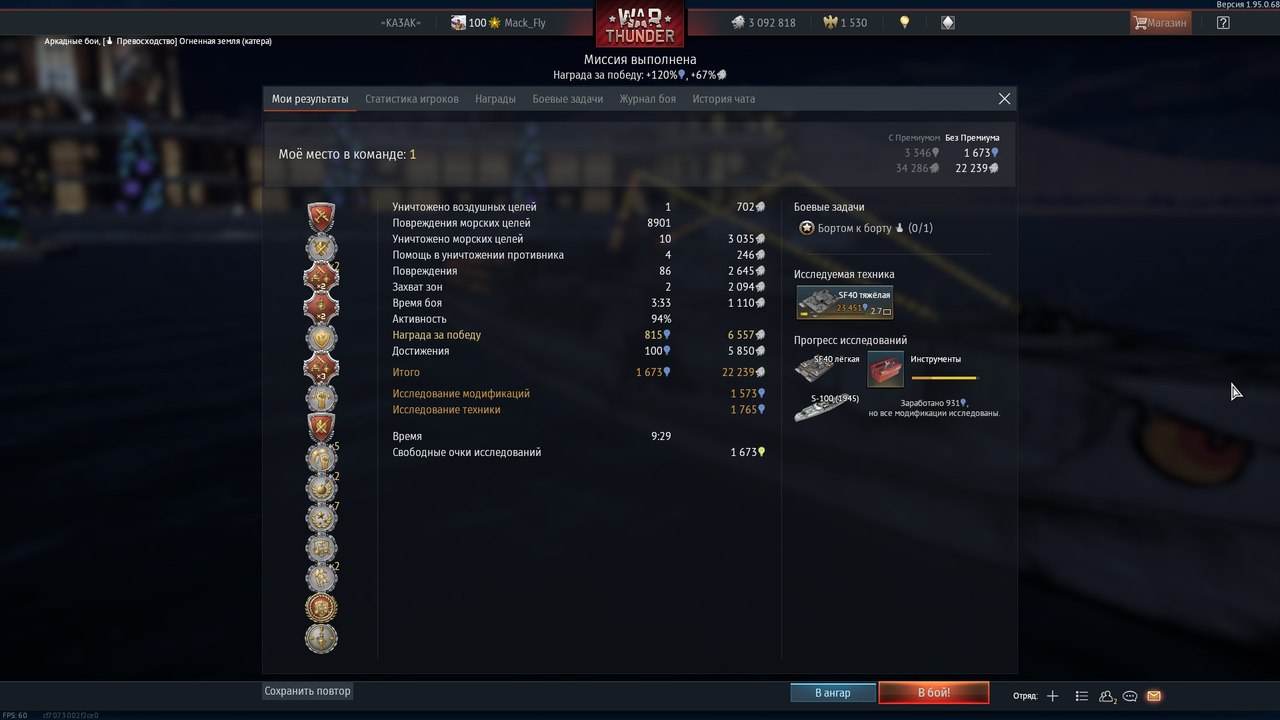Click the light bulb icon in top bar
This screenshot has width=1280, height=720.
[905, 22]
